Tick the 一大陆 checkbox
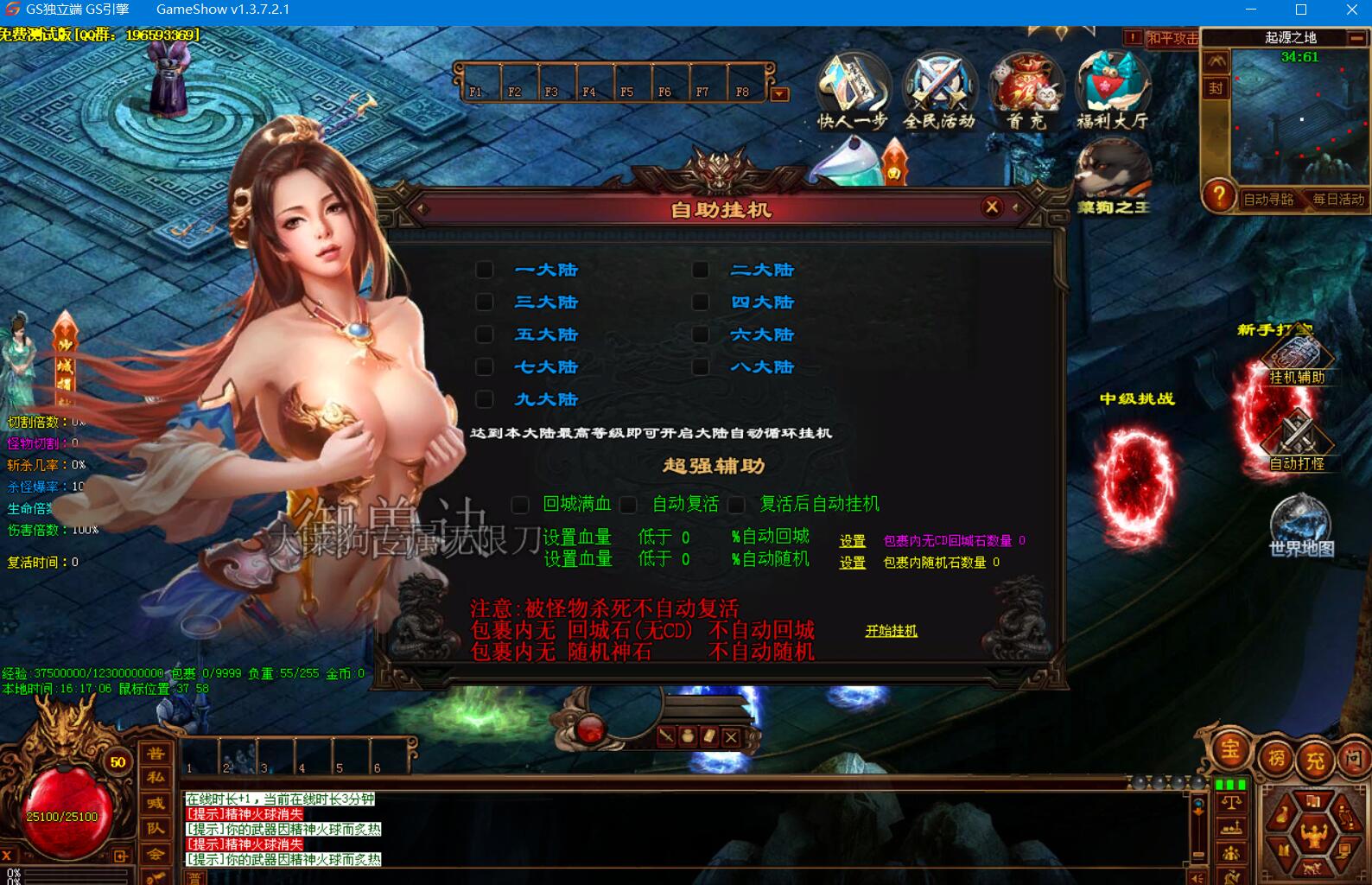 click(485, 271)
